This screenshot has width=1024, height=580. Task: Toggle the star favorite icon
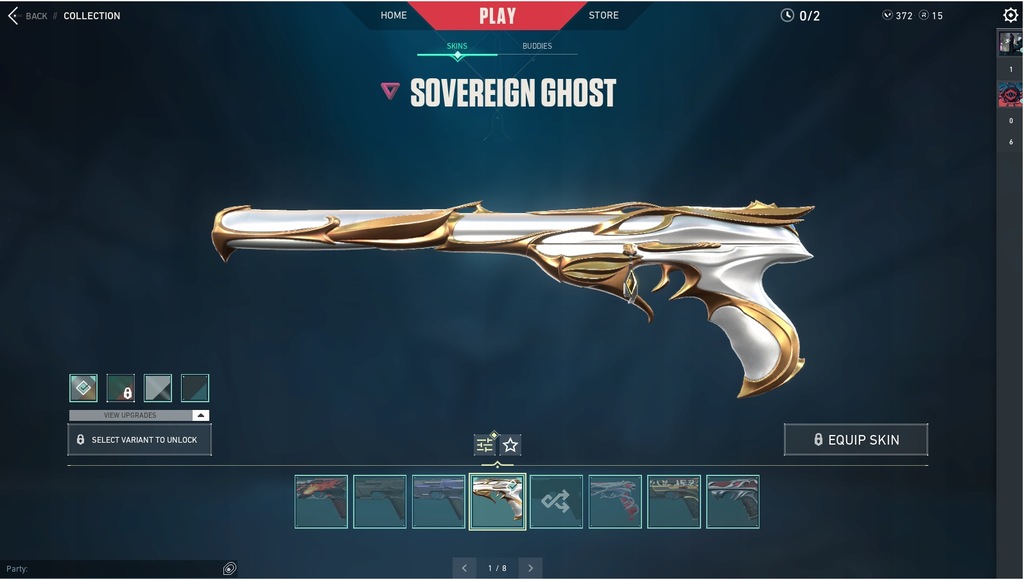tap(510, 445)
